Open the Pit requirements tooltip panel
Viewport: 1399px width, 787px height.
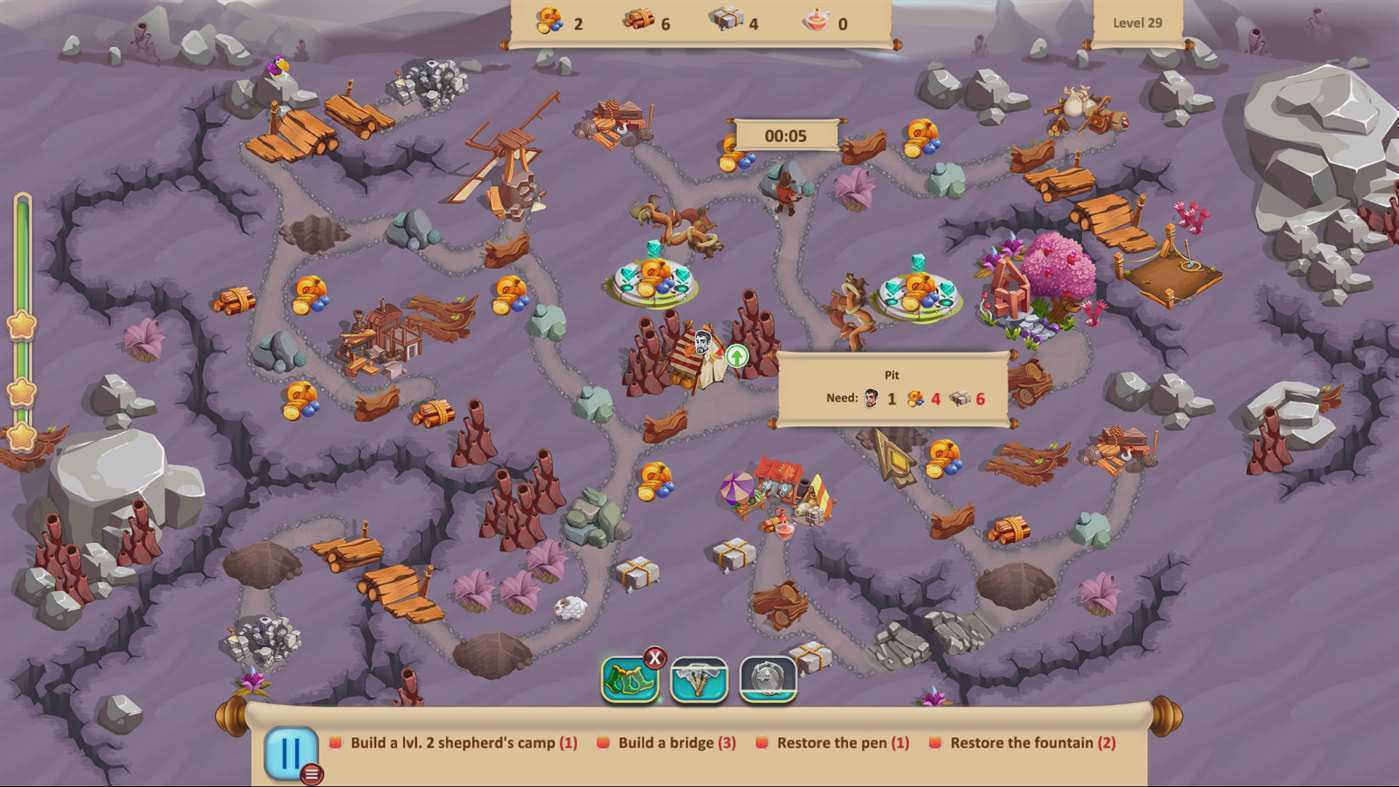[x=891, y=387]
